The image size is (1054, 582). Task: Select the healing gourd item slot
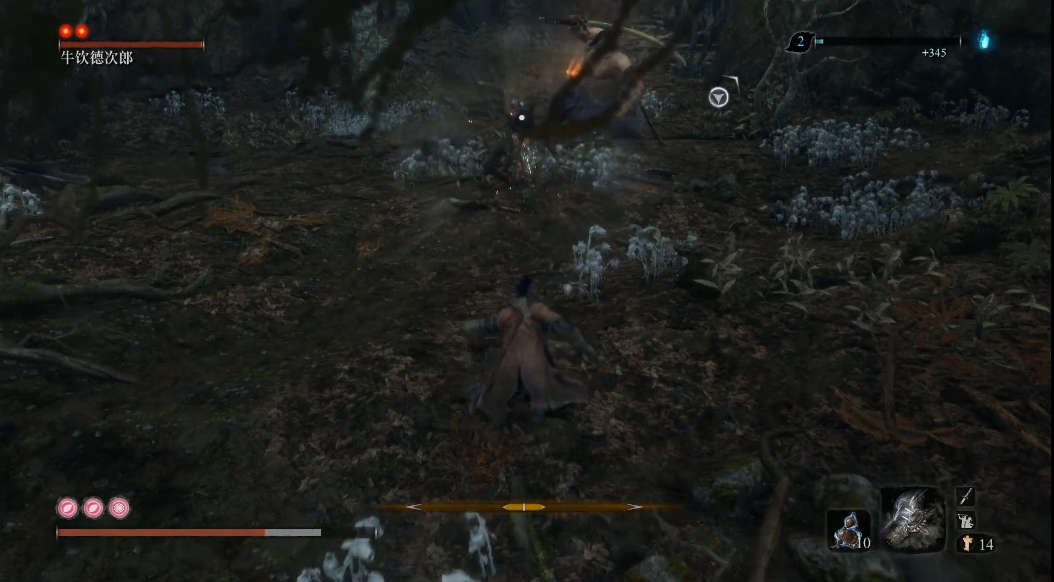pyautogui.click(x=845, y=529)
